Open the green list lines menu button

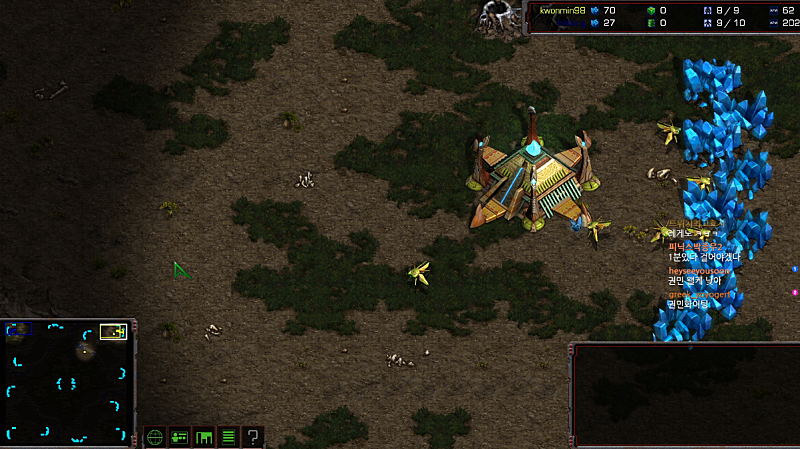click(228, 436)
